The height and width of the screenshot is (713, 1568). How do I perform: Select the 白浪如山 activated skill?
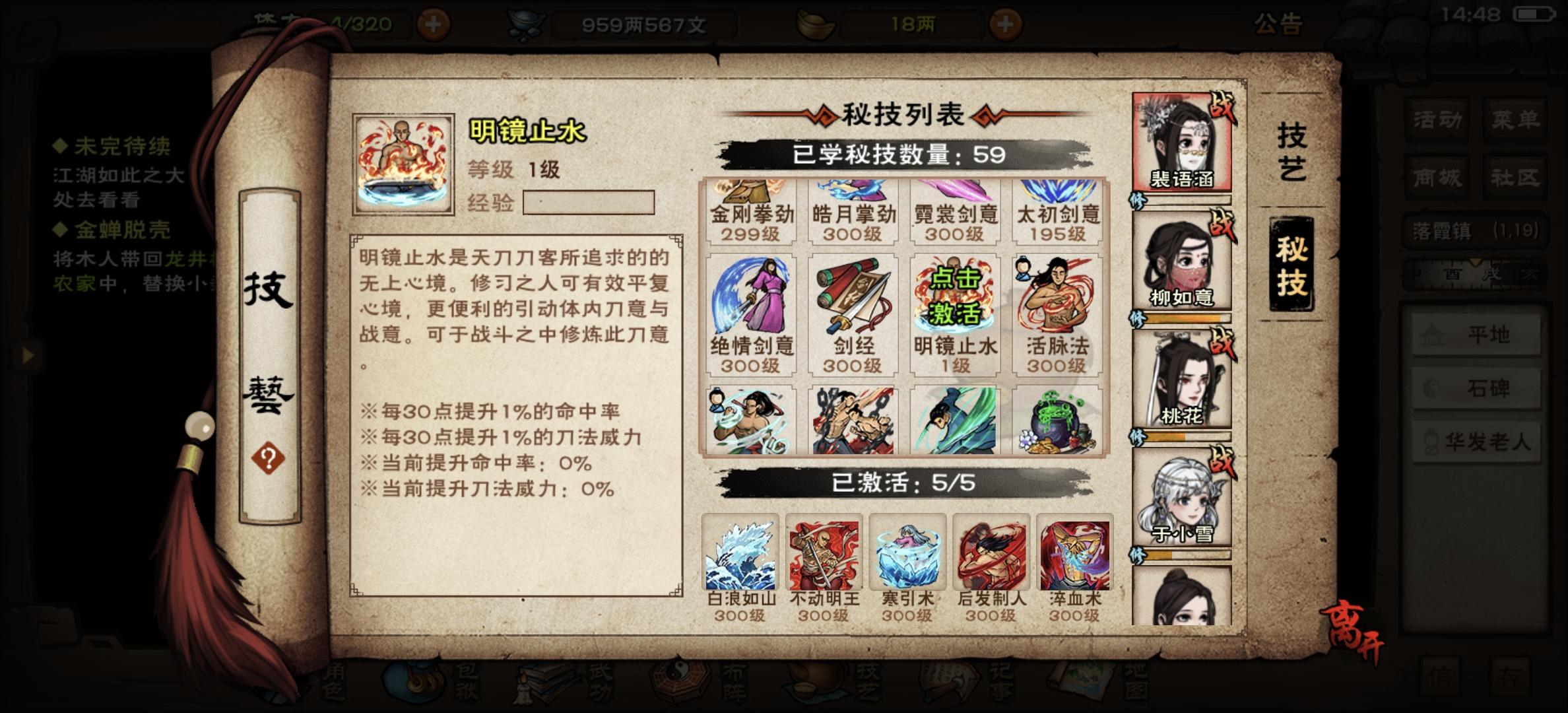point(739,555)
